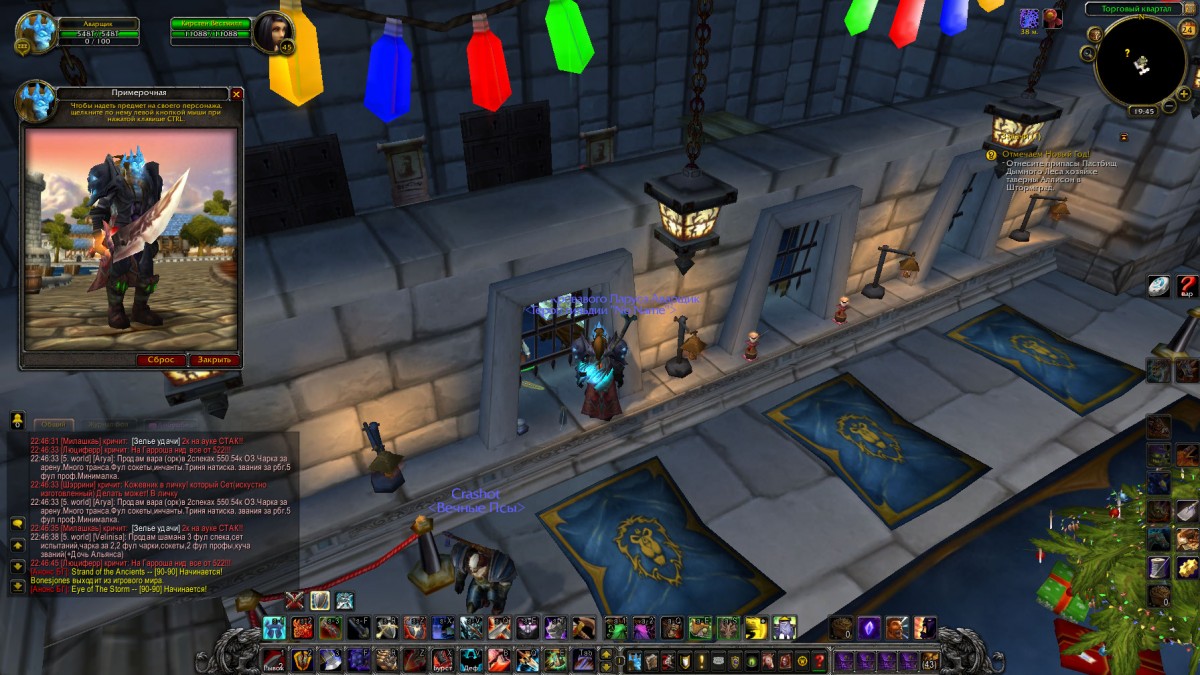Click the Закрыть button in the dressing room
This screenshot has width=1200, height=675.
214,360
